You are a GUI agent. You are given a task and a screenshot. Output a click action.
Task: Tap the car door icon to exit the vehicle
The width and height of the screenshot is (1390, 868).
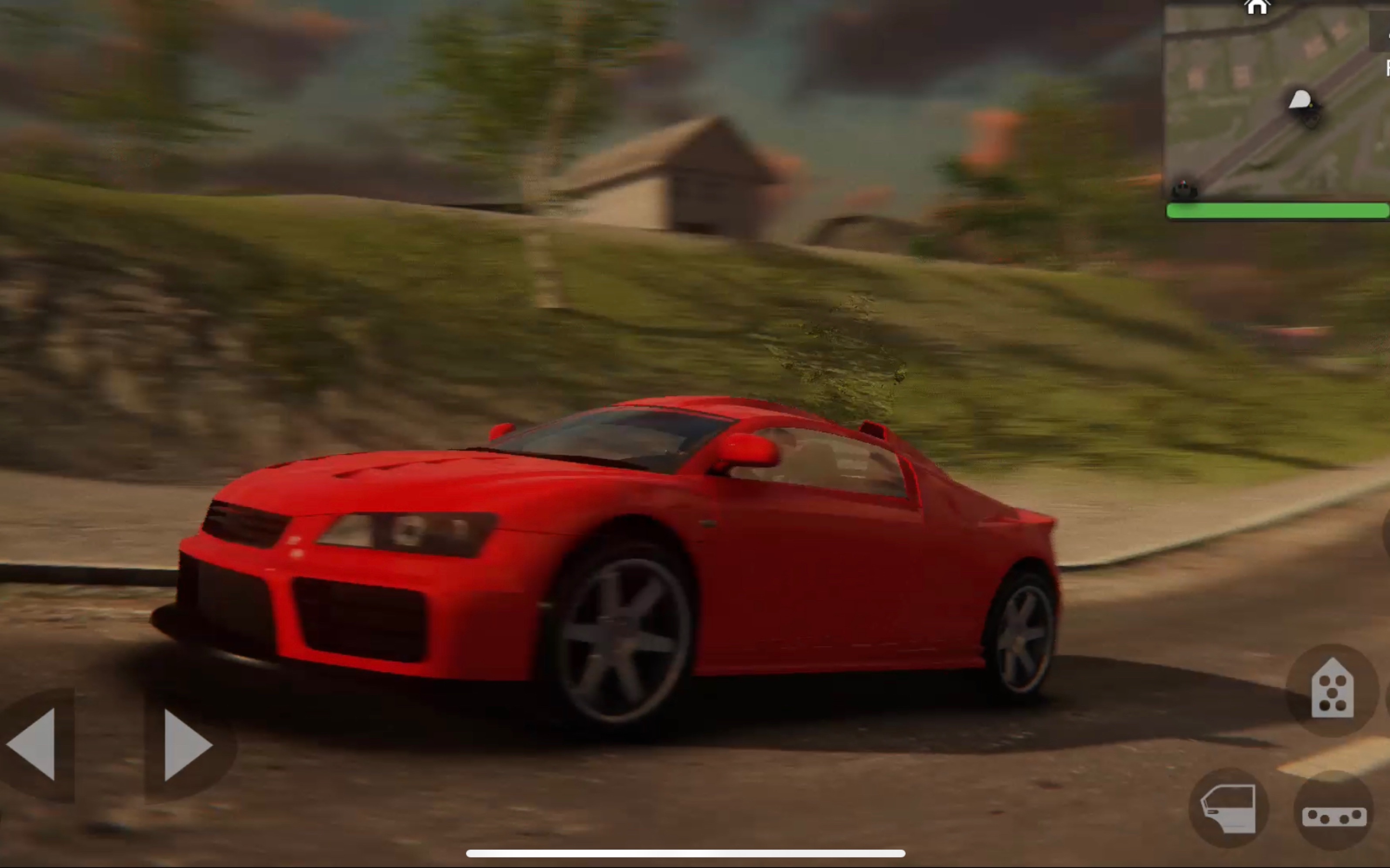1228,808
